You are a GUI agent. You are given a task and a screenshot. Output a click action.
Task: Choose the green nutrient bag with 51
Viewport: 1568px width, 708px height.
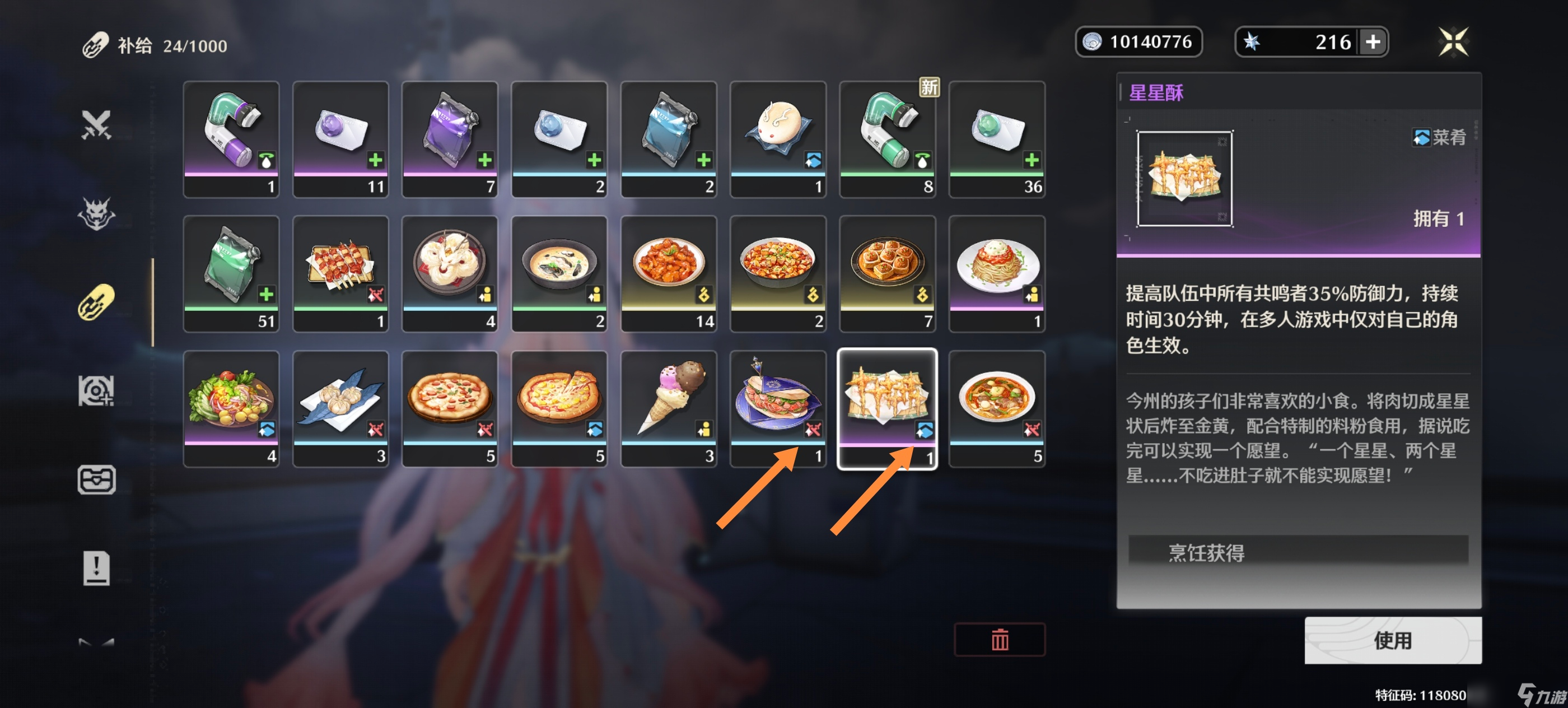[x=231, y=273]
